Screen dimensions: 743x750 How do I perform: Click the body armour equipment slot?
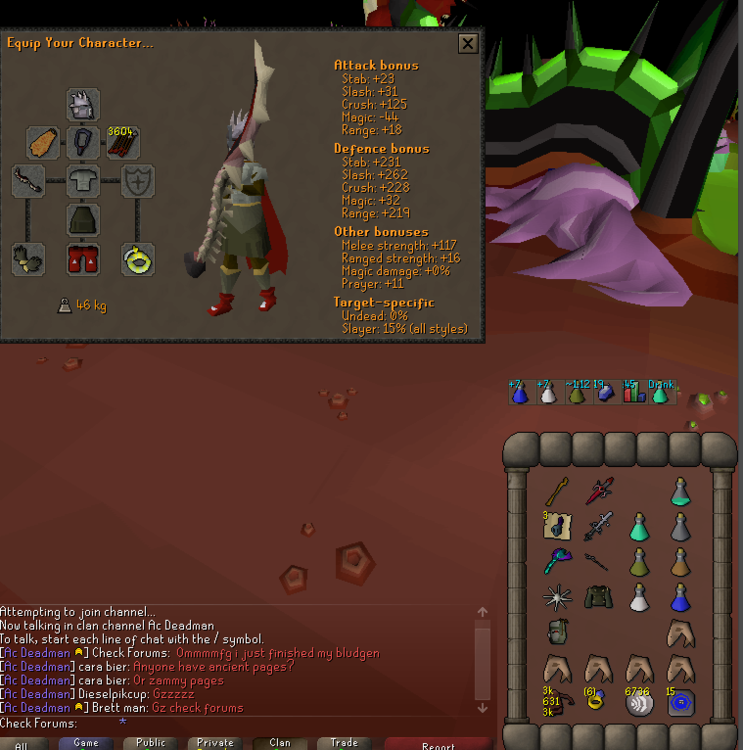[x=83, y=182]
